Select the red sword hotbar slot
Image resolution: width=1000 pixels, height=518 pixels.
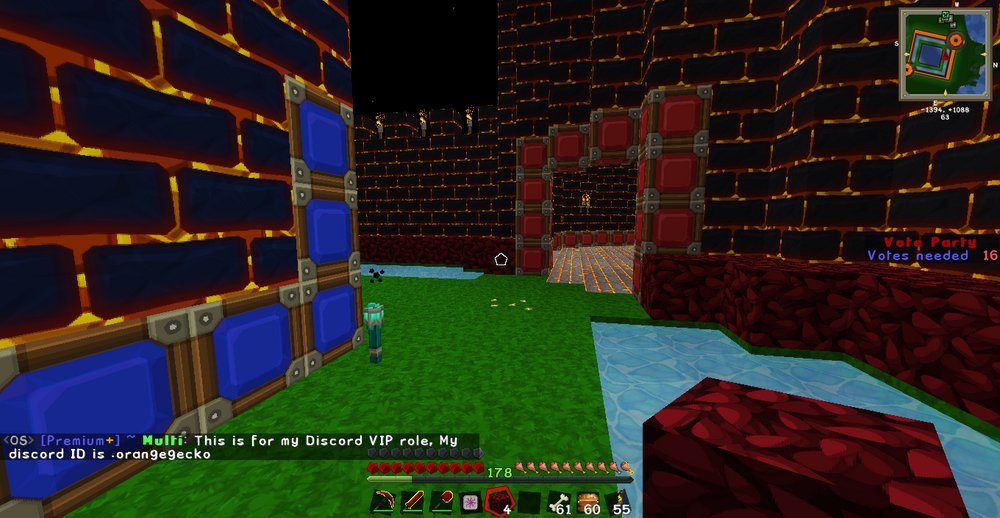[412, 502]
